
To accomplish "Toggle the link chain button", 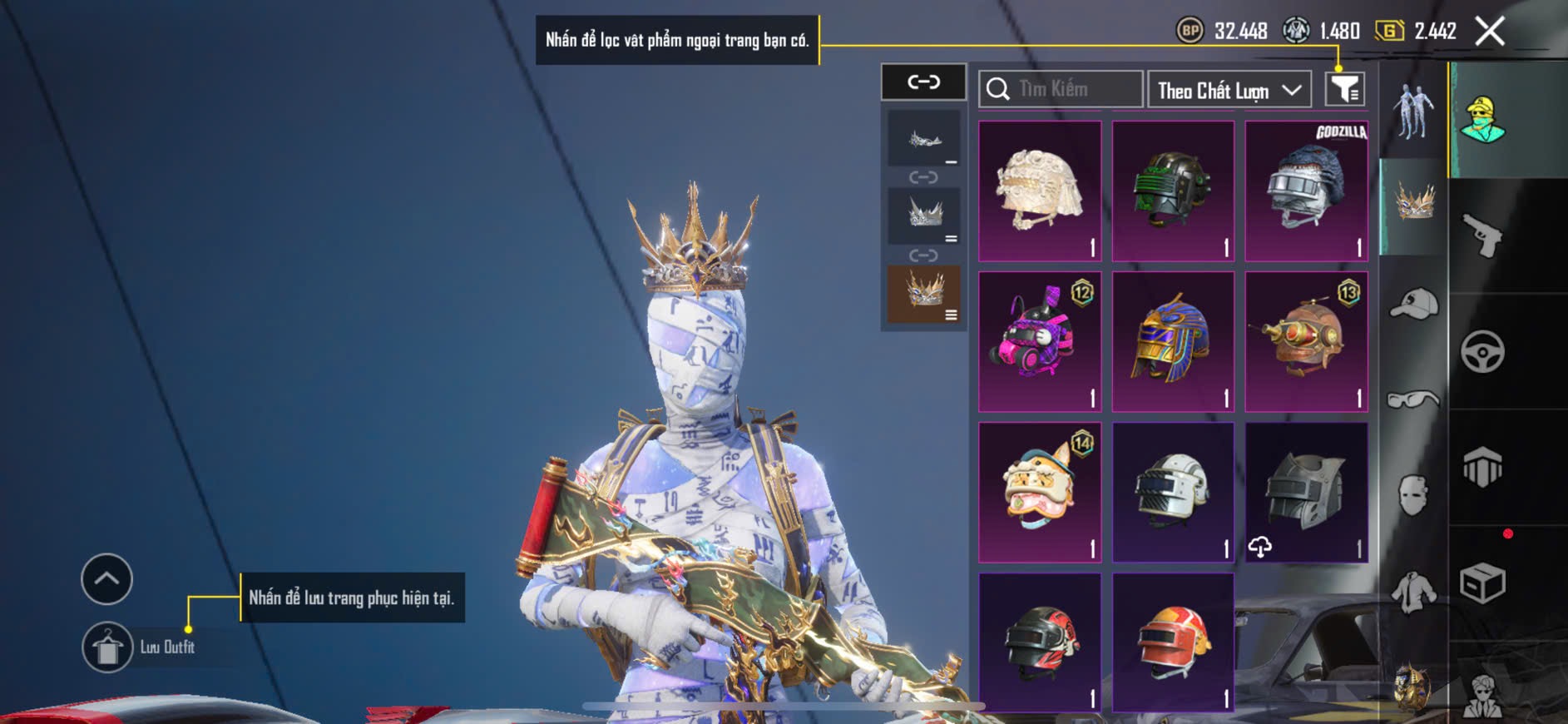I will (x=923, y=82).
